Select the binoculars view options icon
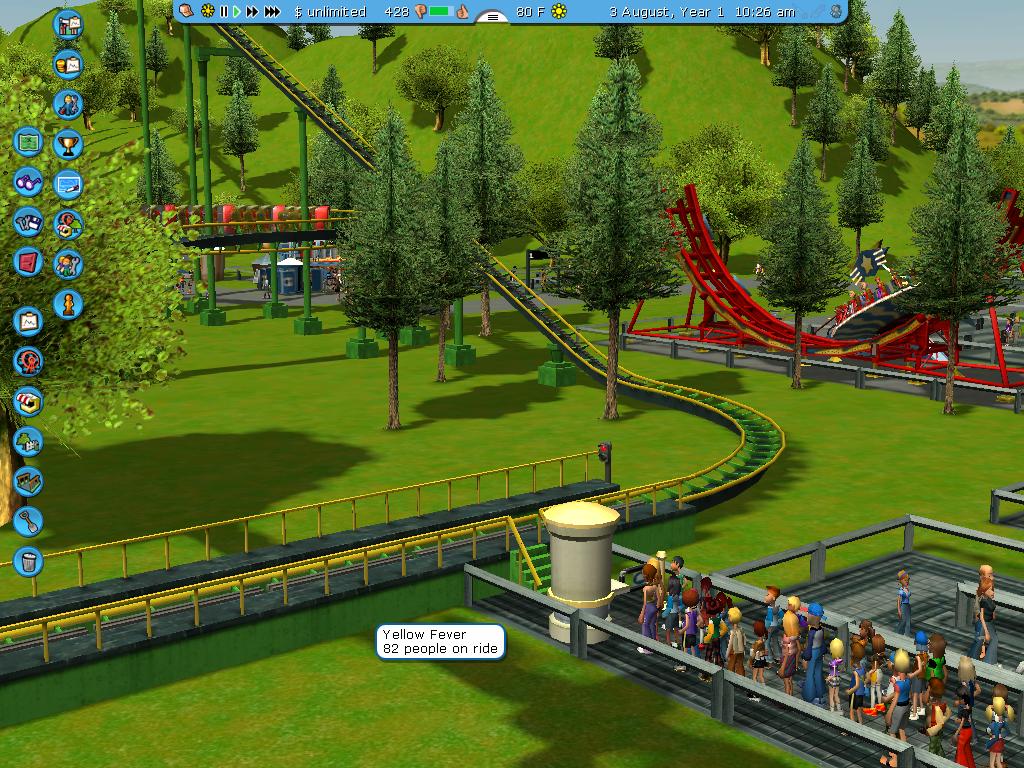The image size is (1024, 768). click(x=28, y=182)
